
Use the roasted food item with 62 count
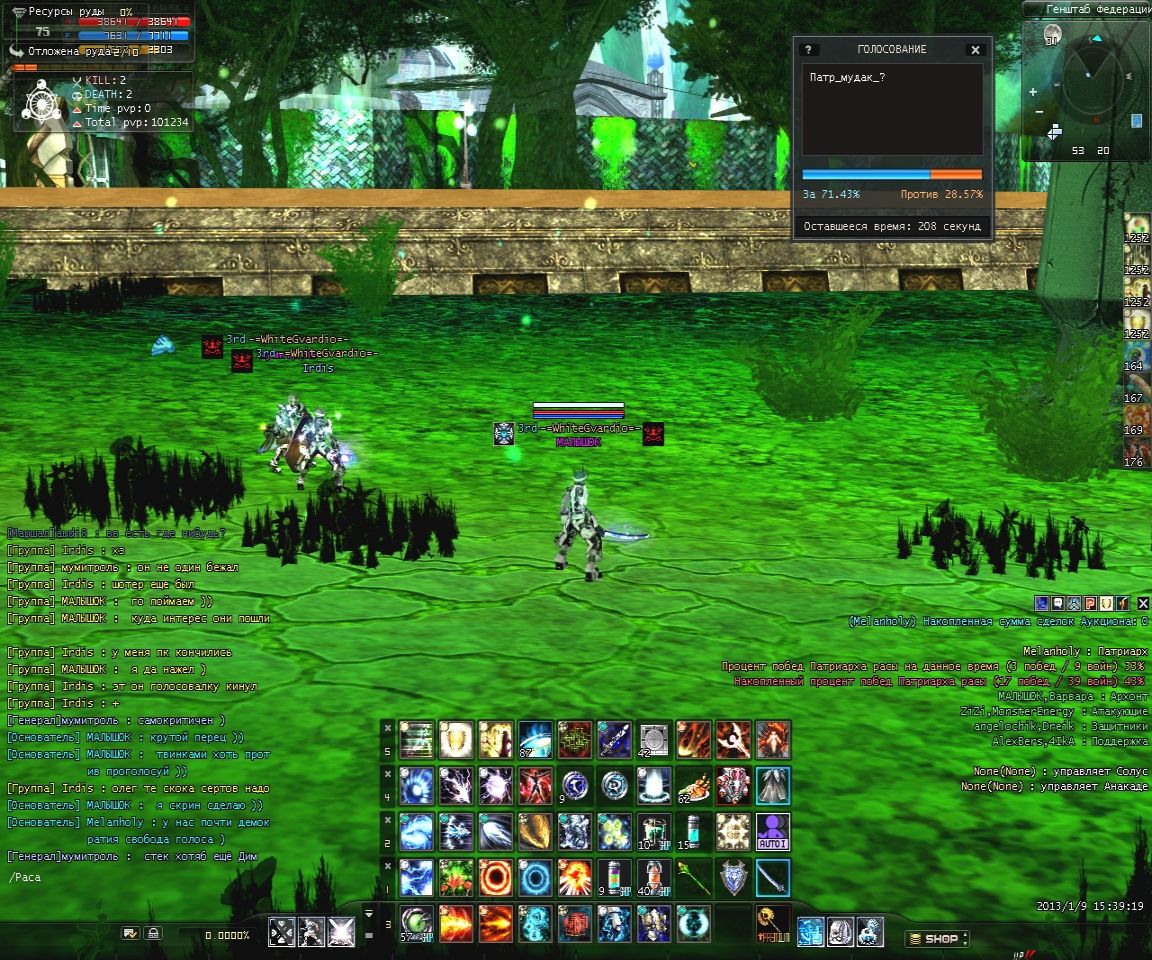pos(693,786)
